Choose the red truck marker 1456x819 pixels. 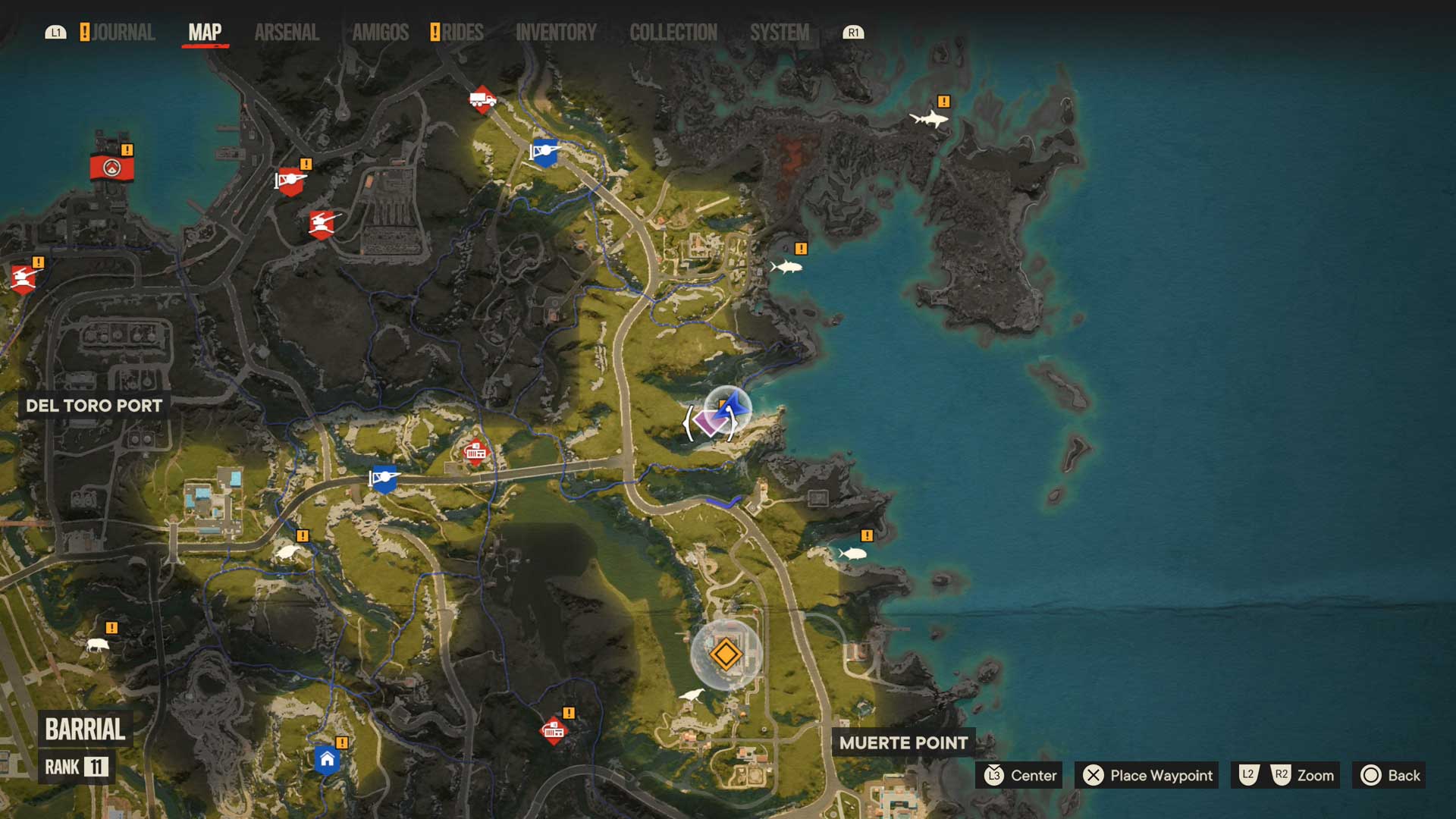tap(482, 99)
